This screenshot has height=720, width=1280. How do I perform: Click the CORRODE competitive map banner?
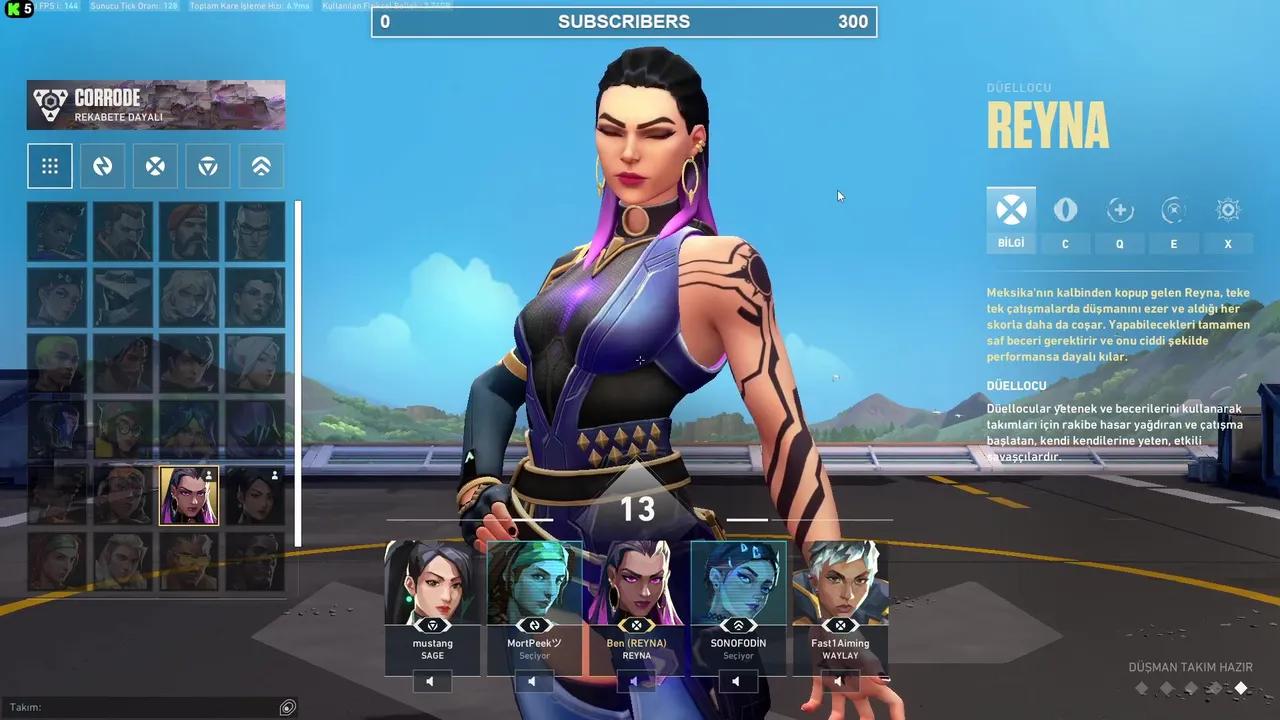coord(155,104)
